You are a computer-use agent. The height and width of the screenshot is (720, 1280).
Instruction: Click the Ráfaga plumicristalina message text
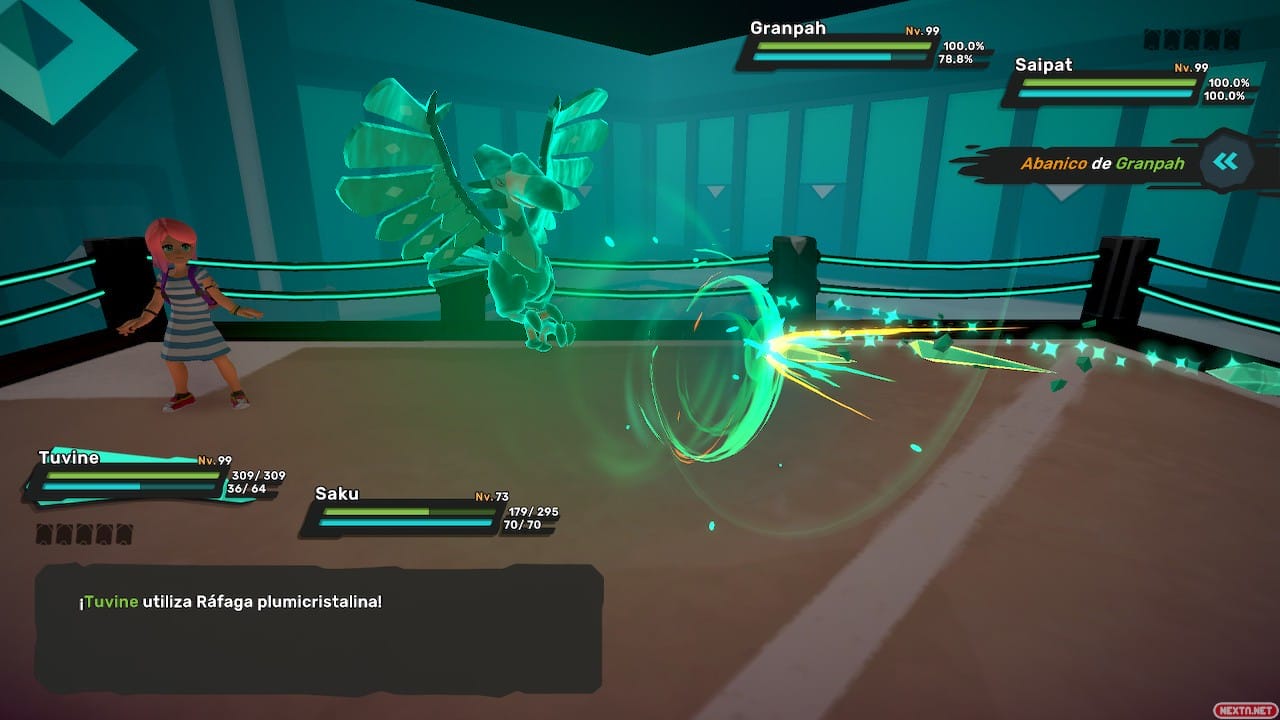(230, 601)
